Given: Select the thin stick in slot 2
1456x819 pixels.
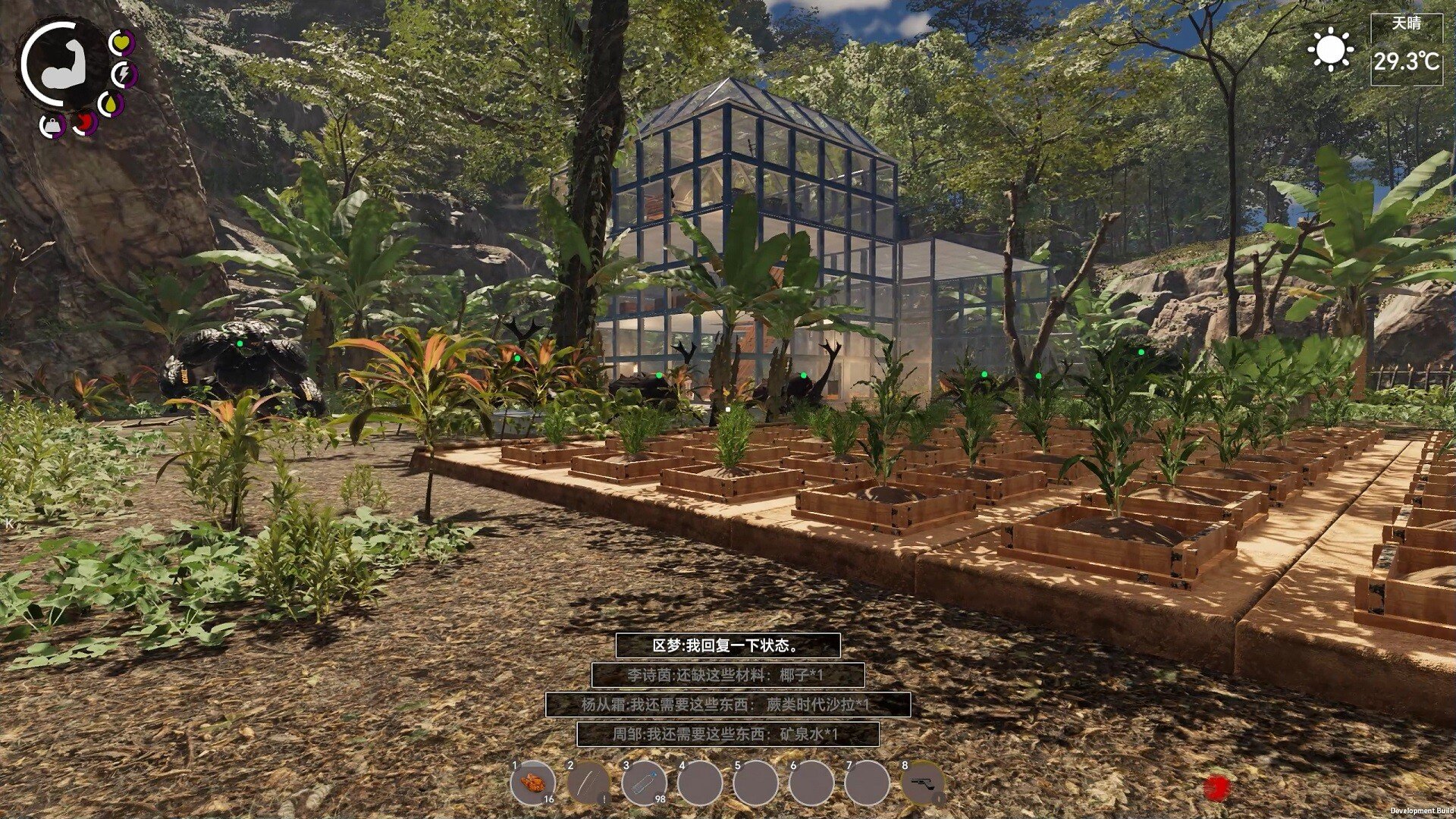Looking at the screenshot, I should pyautogui.click(x=588, y=783).
